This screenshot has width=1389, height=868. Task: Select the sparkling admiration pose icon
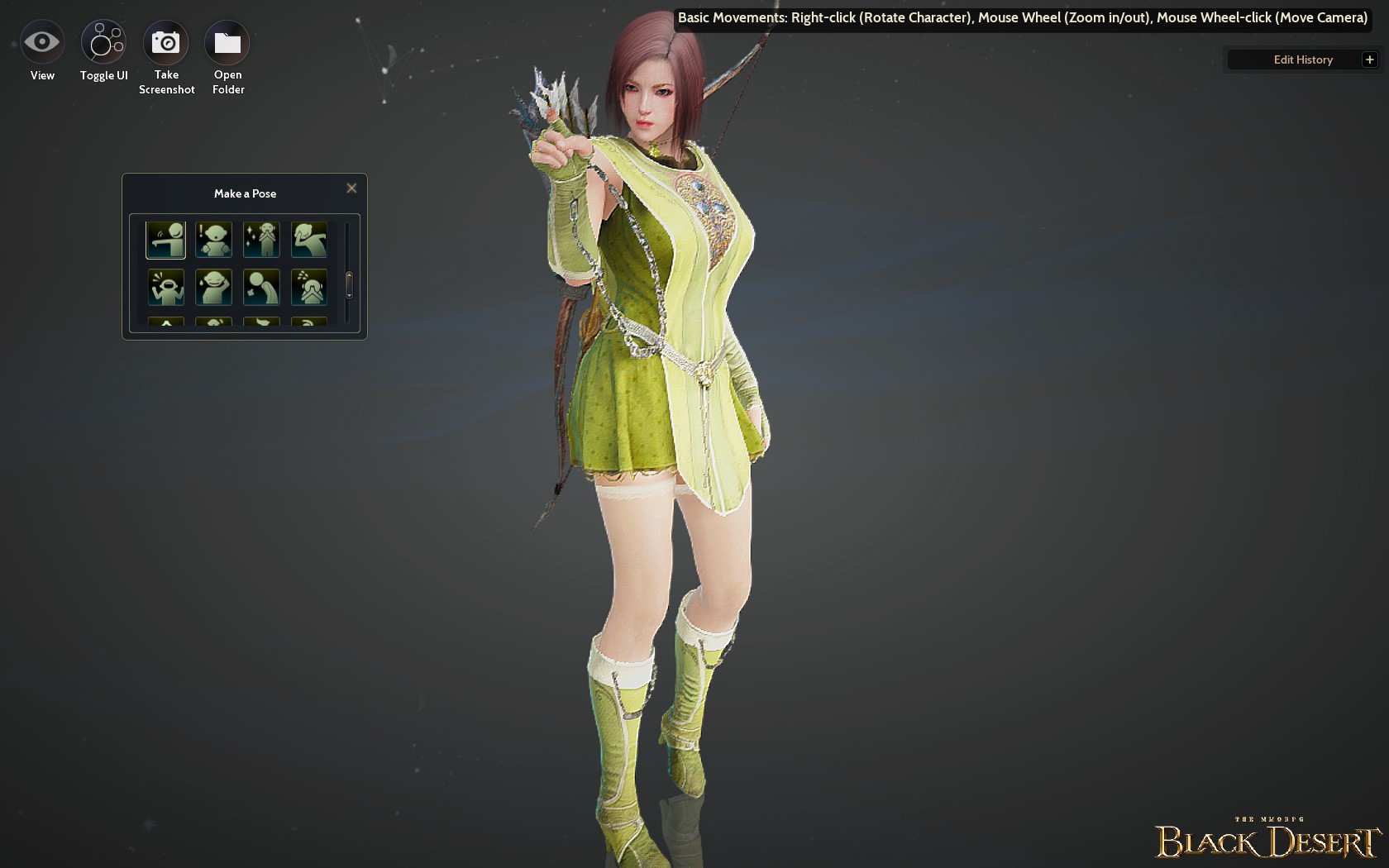[x=261, y=240]
